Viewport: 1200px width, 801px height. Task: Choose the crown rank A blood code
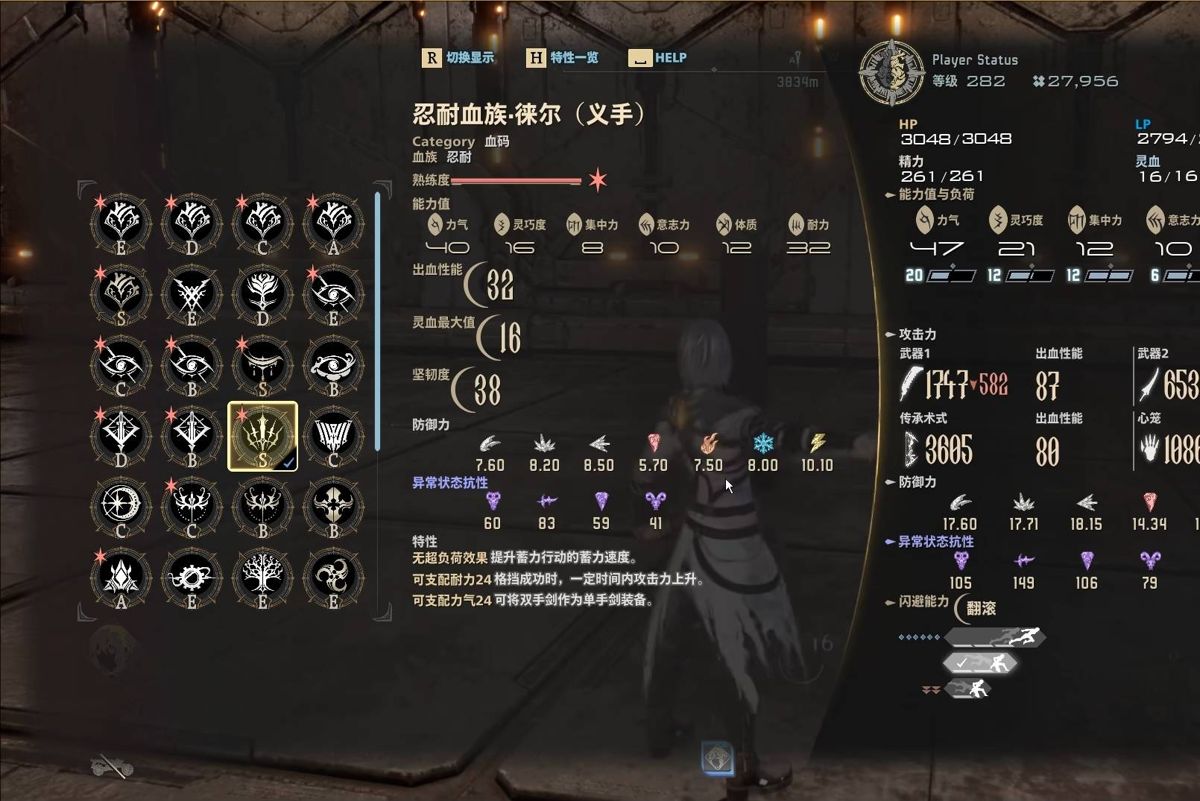pyautogui.click(x=121, y=578)
